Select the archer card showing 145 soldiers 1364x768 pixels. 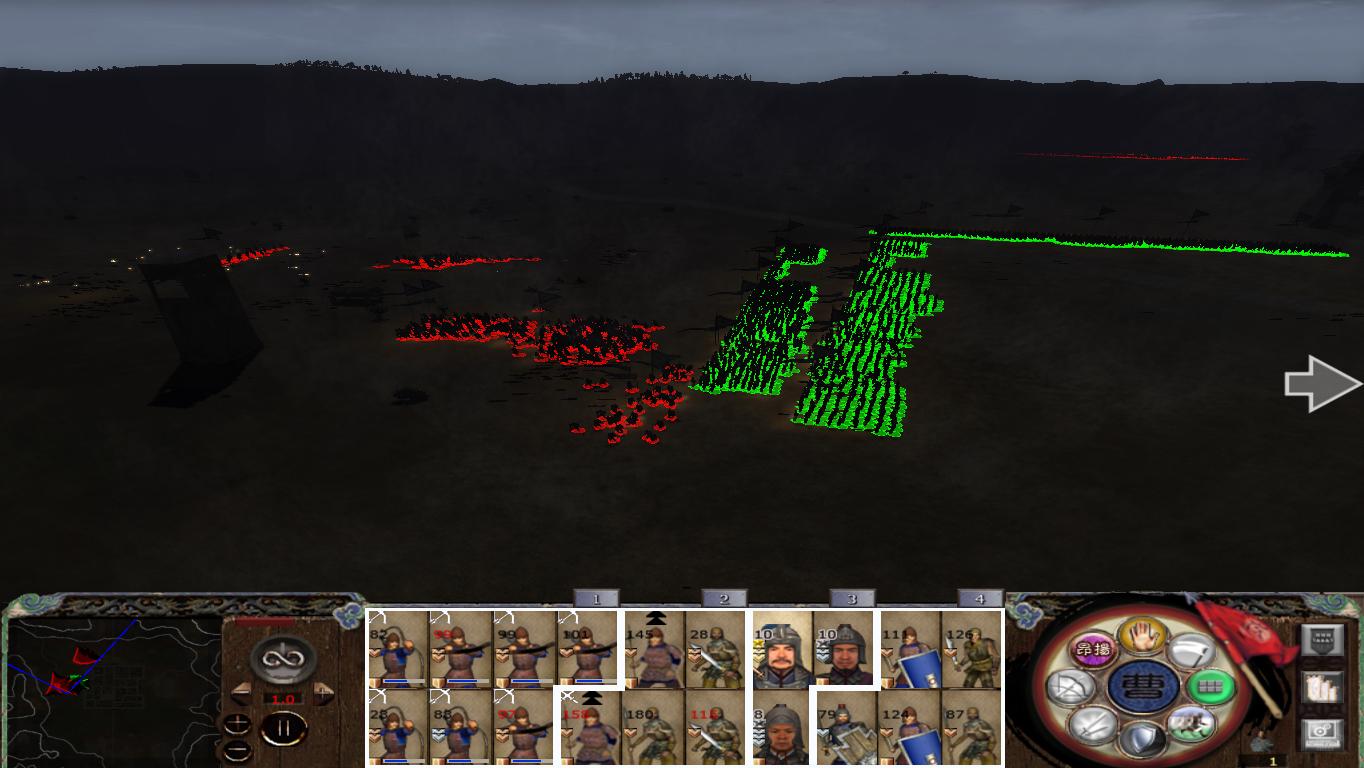click(655, 650)
